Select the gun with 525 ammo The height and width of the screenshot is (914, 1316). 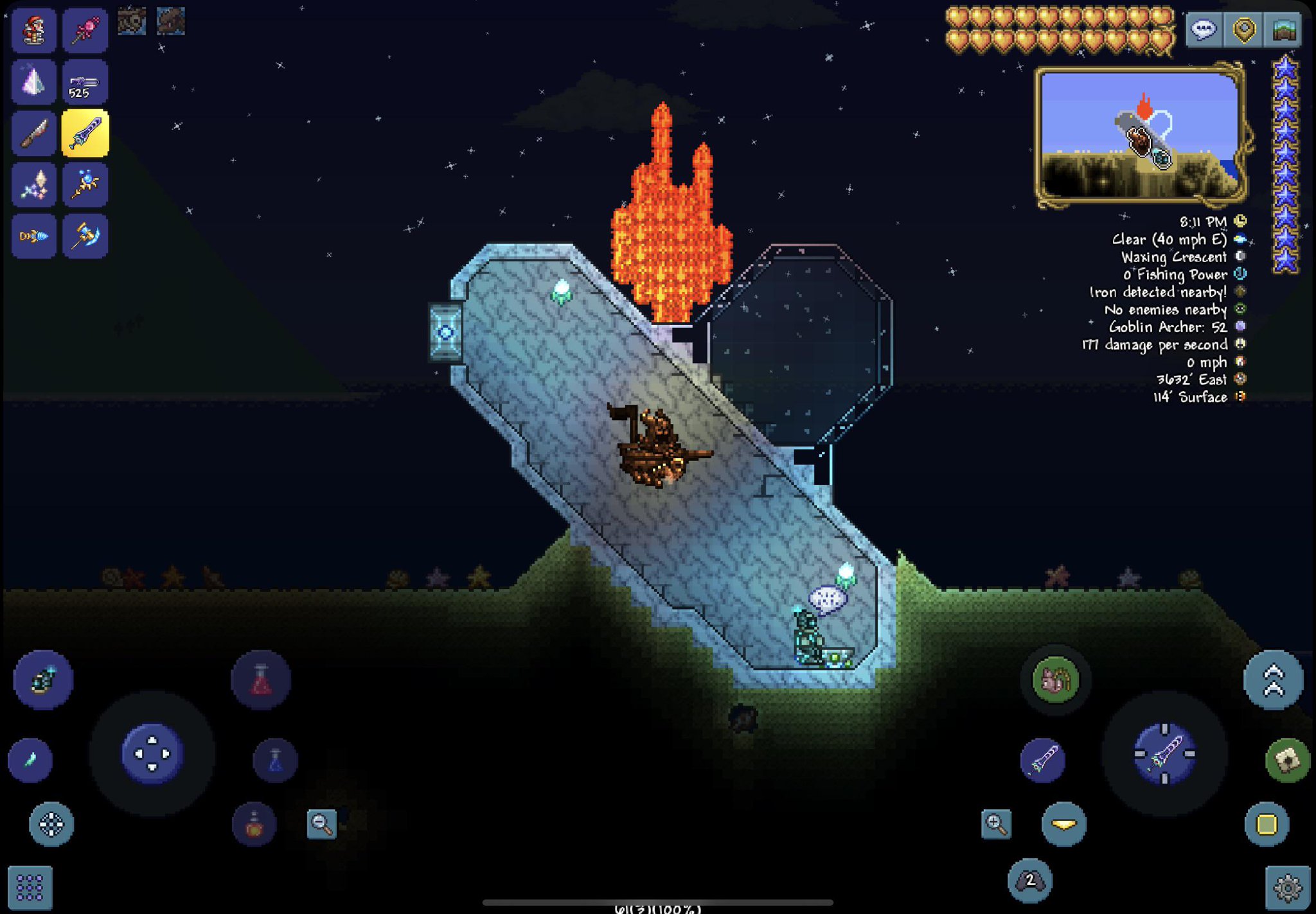pyautogui.click(x=85, y=82)
